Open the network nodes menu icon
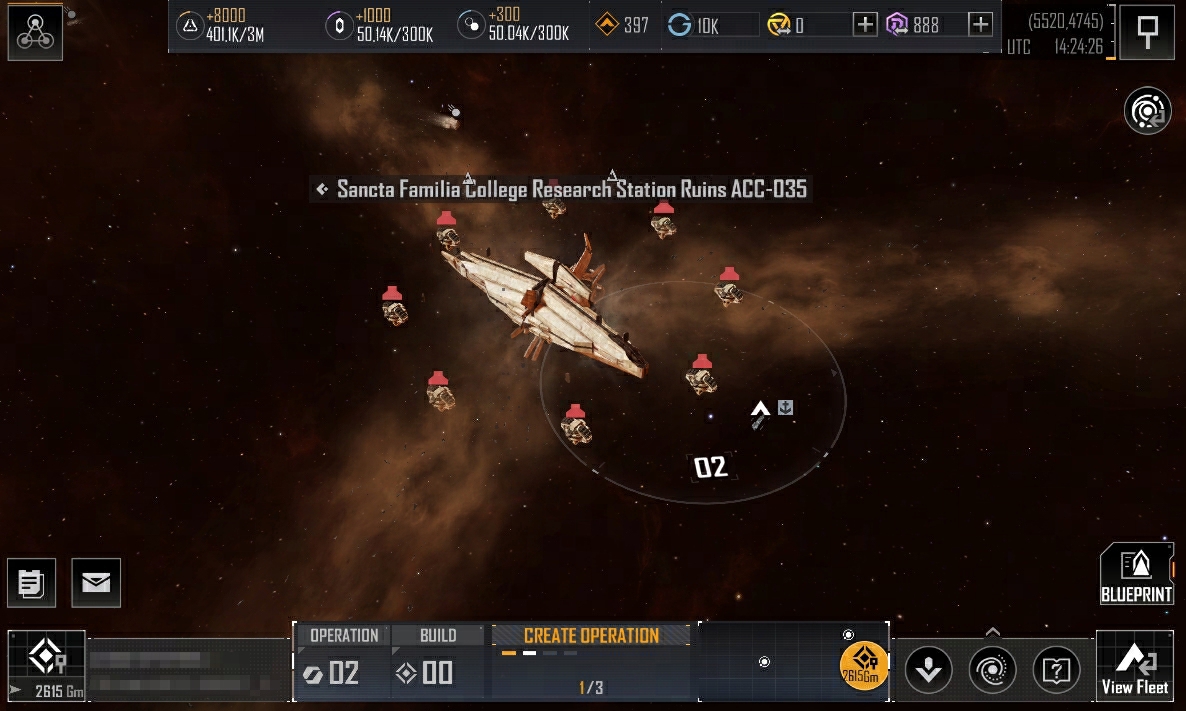This screenshot has height=711, width=1186. 35,32
